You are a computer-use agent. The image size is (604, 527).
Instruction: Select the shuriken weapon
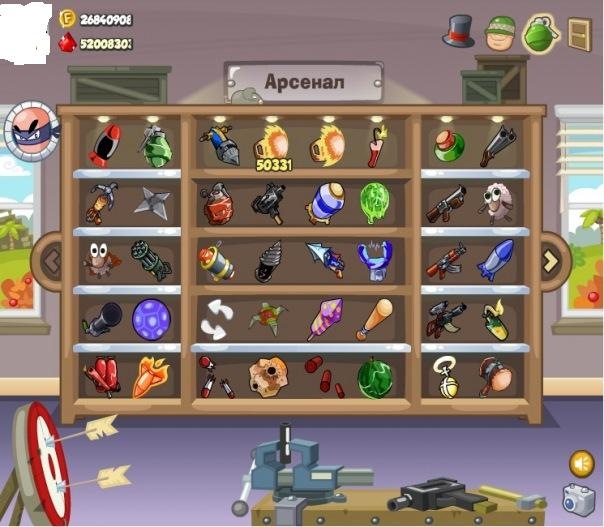tap(152, 202)
